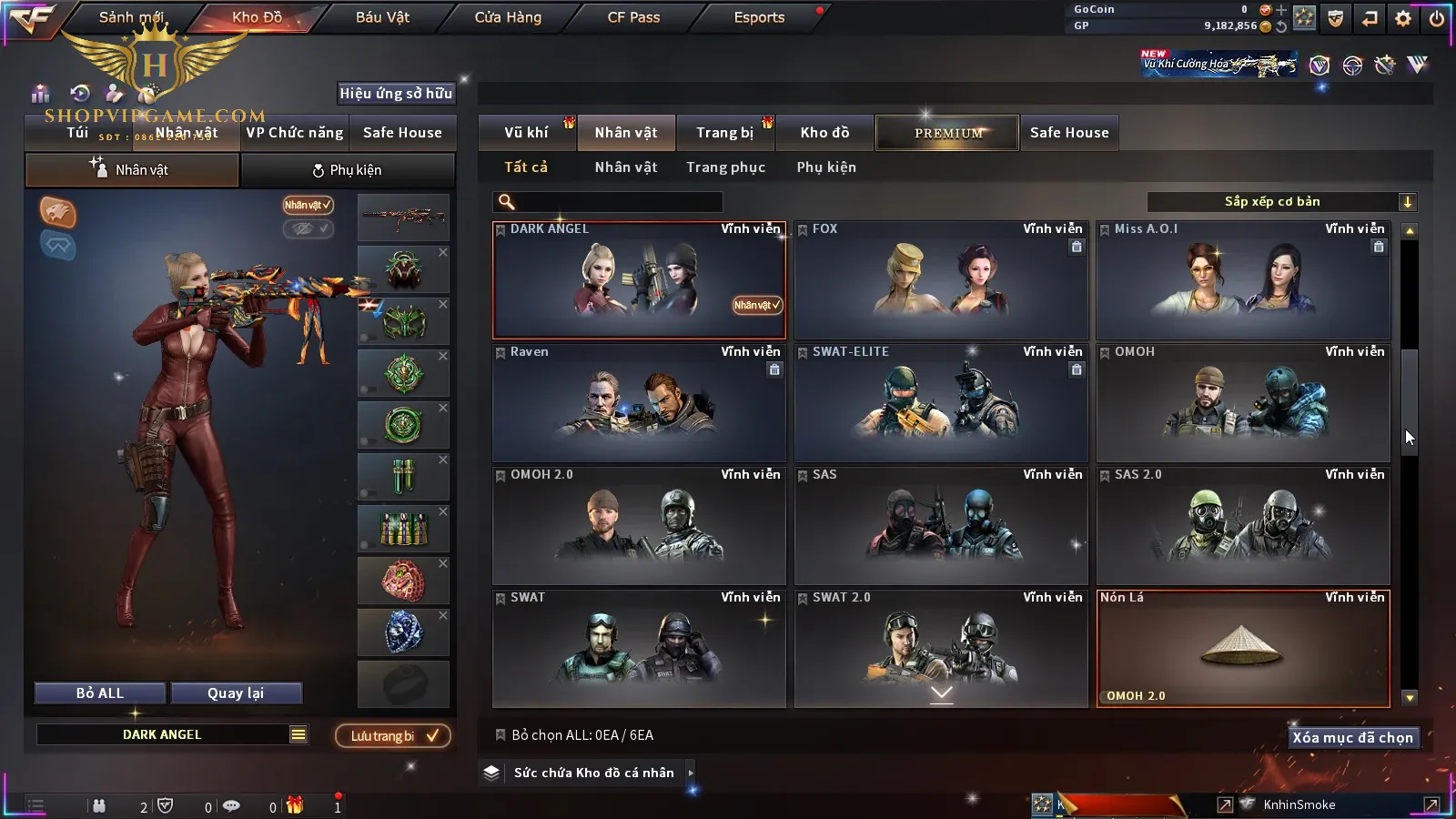The image size is (1456, 819).
Task: Open the Báu Vật top menu
Action: pos(382,17)
